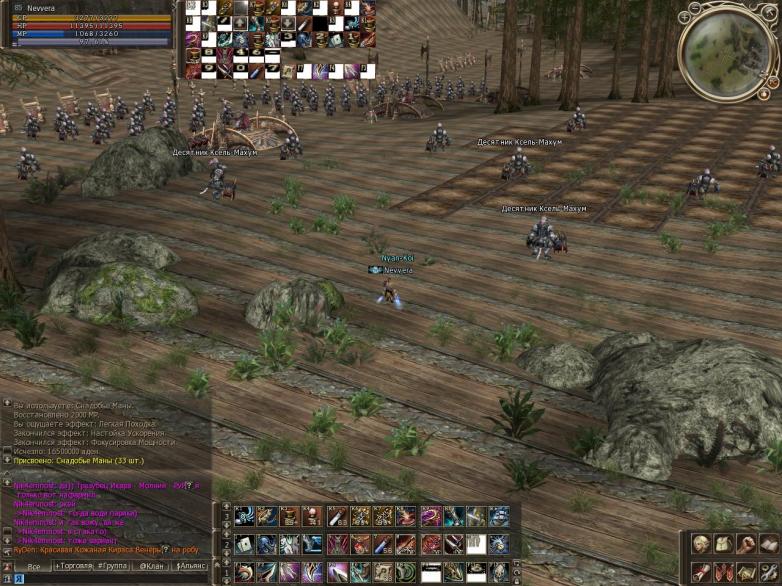Show the @Клан chat tab
The image size is (782, 586).
[151, 566]
